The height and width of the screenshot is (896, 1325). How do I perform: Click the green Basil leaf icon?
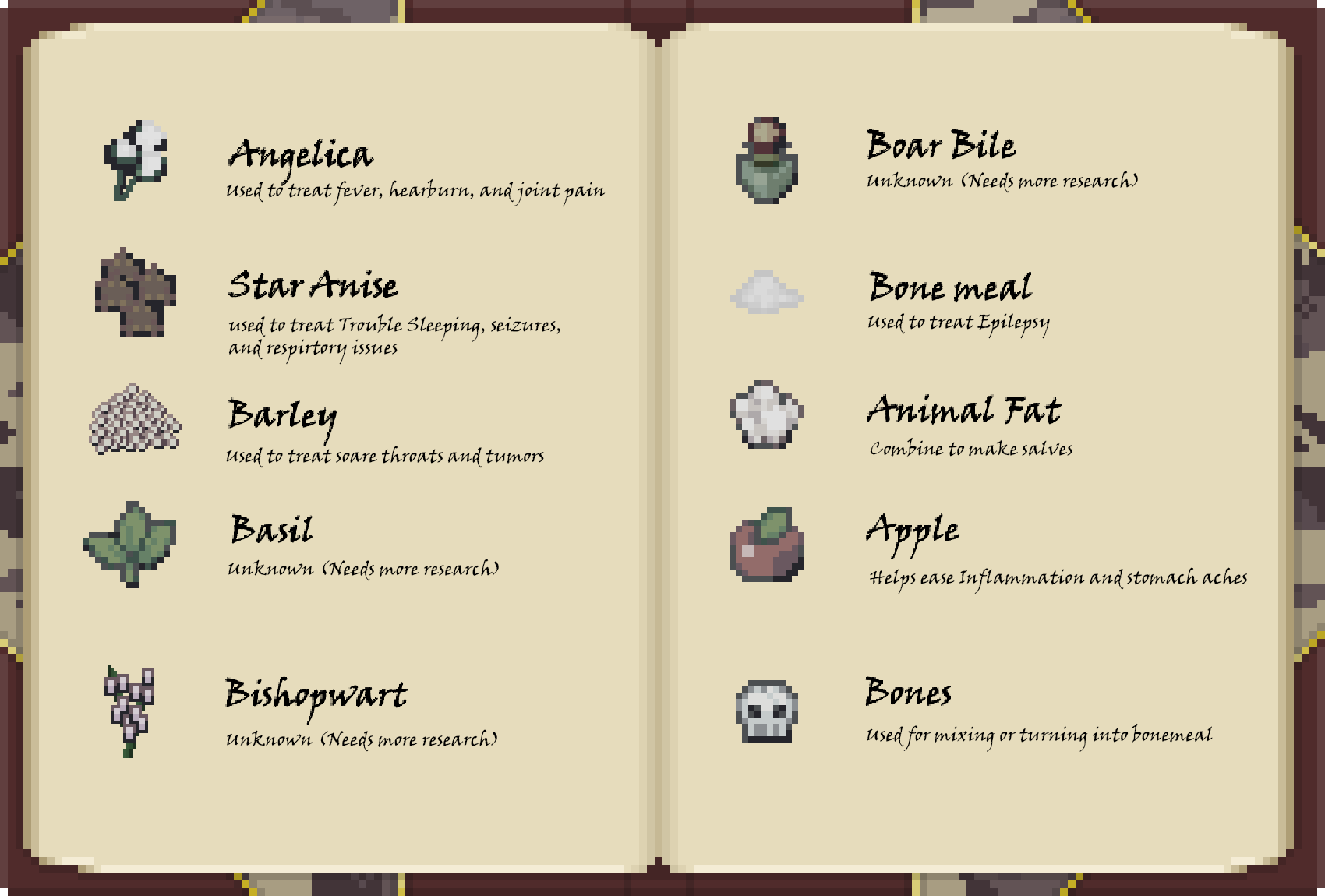130,543
